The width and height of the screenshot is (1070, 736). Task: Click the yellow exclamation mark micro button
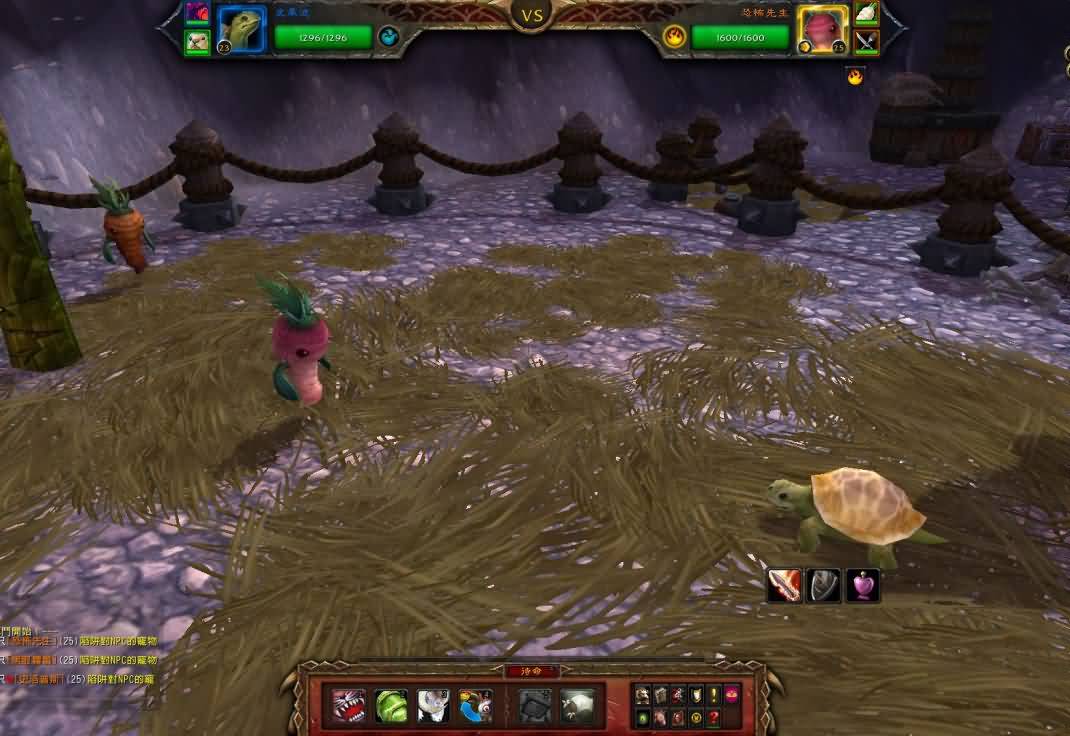click(x=714, y=694)
